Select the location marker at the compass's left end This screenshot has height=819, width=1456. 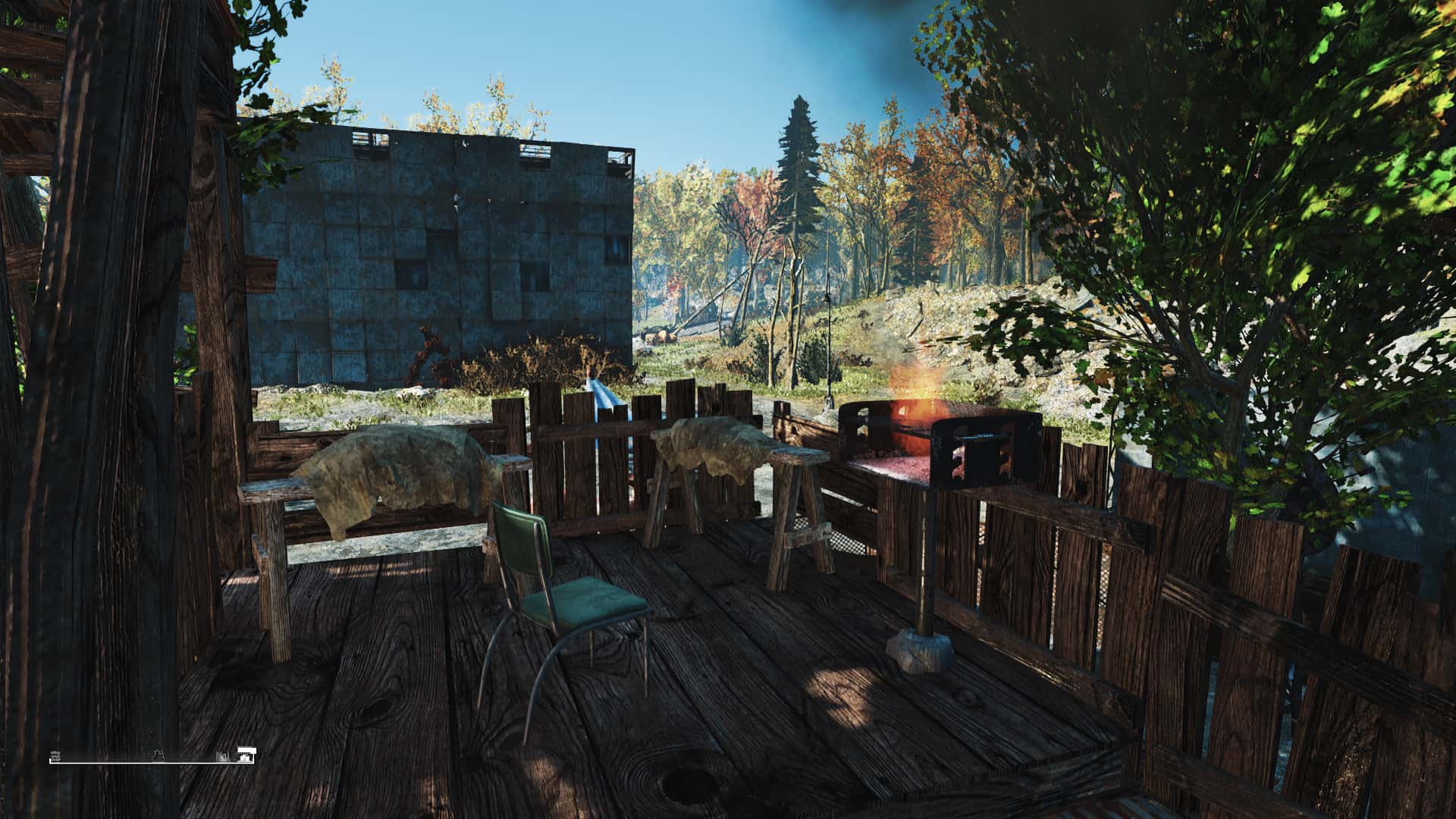click(55, 756)
